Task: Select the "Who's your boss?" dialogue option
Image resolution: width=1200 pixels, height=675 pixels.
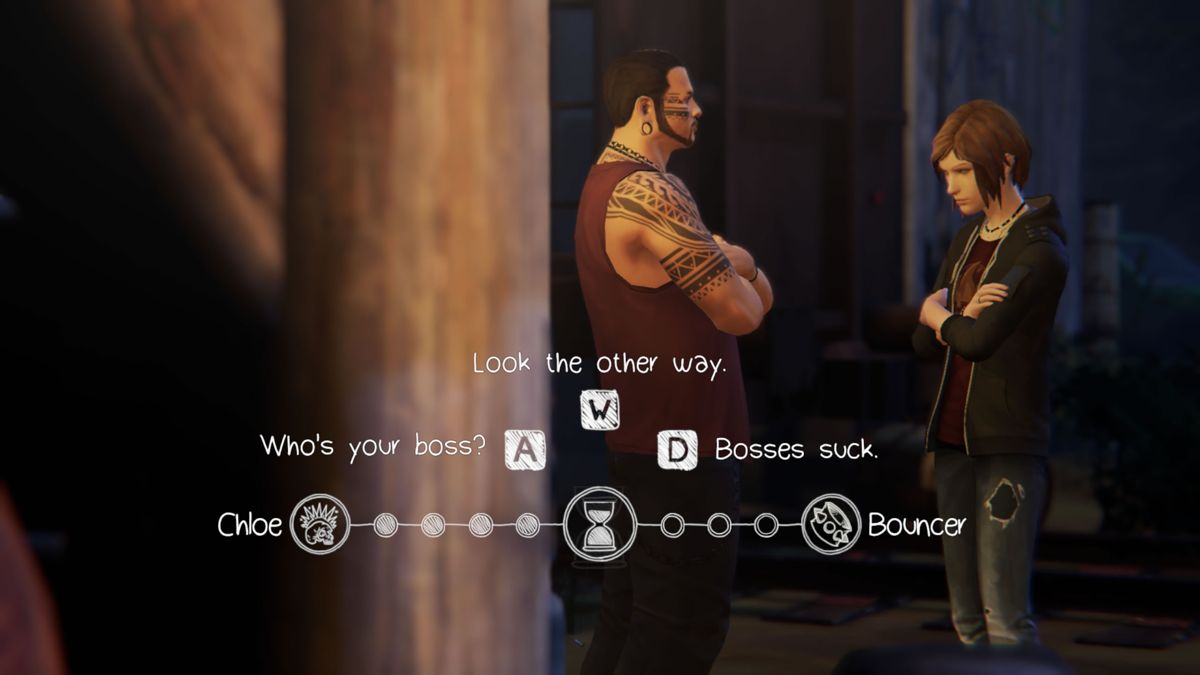Action: point(374,447)
